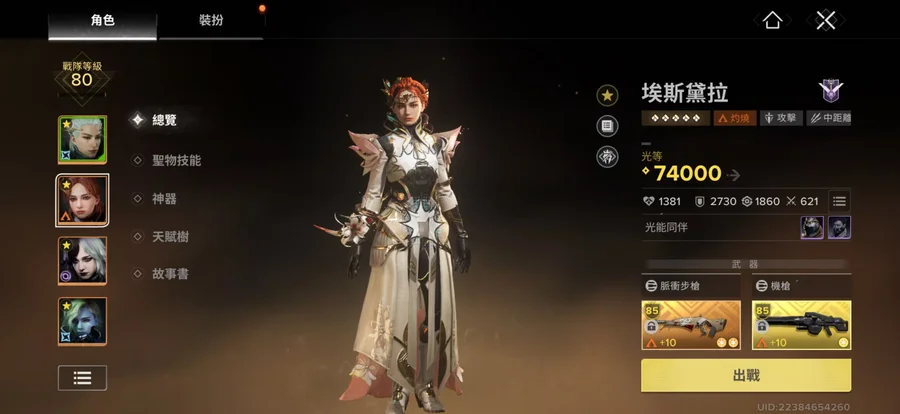The height and width of the screenshot is (414, 900).
Task: Show power level details arrow
Action: 734,175
